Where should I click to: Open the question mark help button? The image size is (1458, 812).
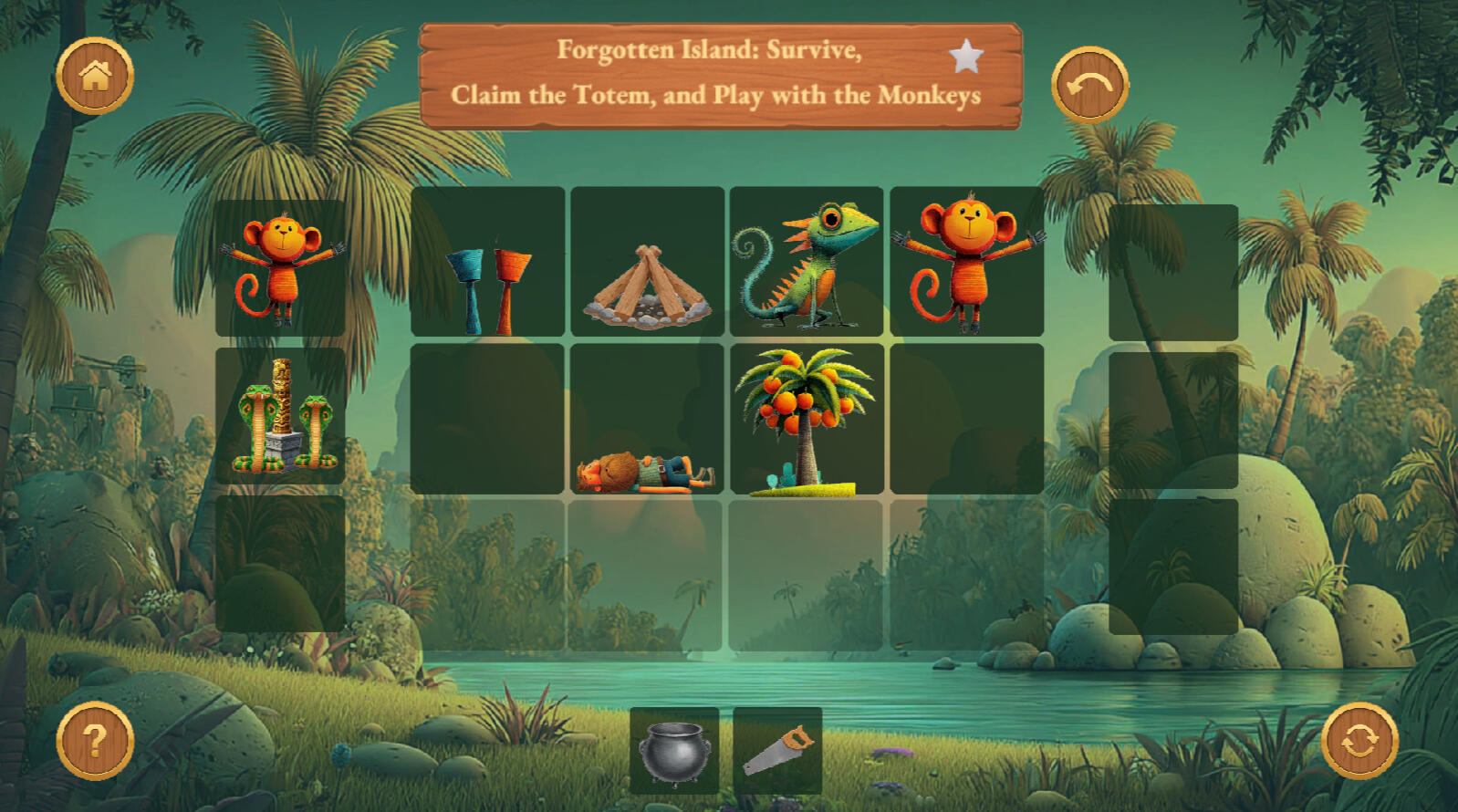[95, 740]
